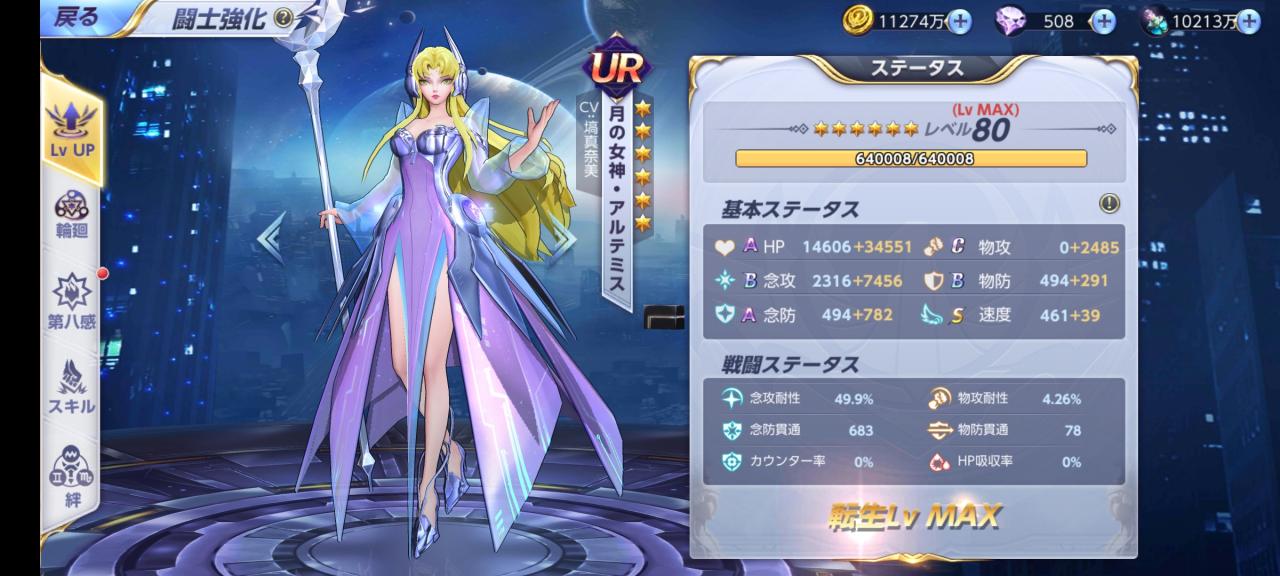Go back with the 戻る button

pos(75,17)
